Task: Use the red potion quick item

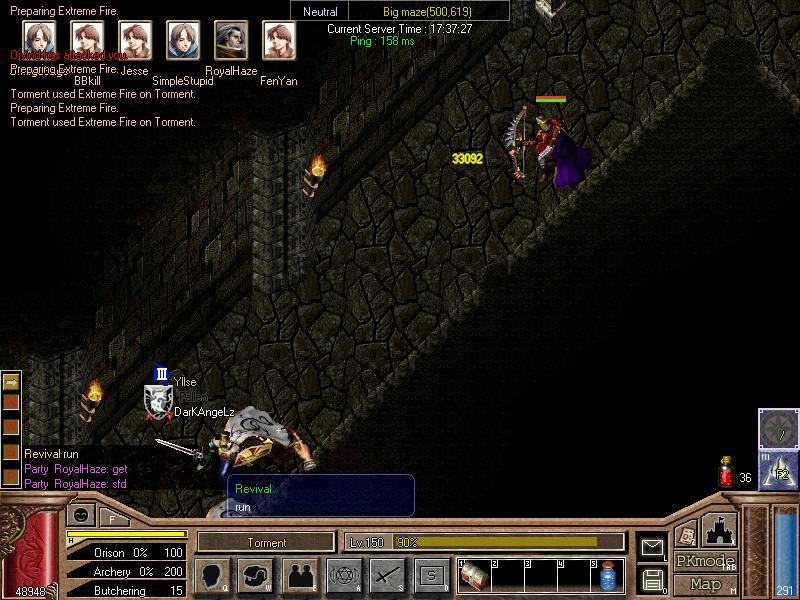Action: (727, 475)
